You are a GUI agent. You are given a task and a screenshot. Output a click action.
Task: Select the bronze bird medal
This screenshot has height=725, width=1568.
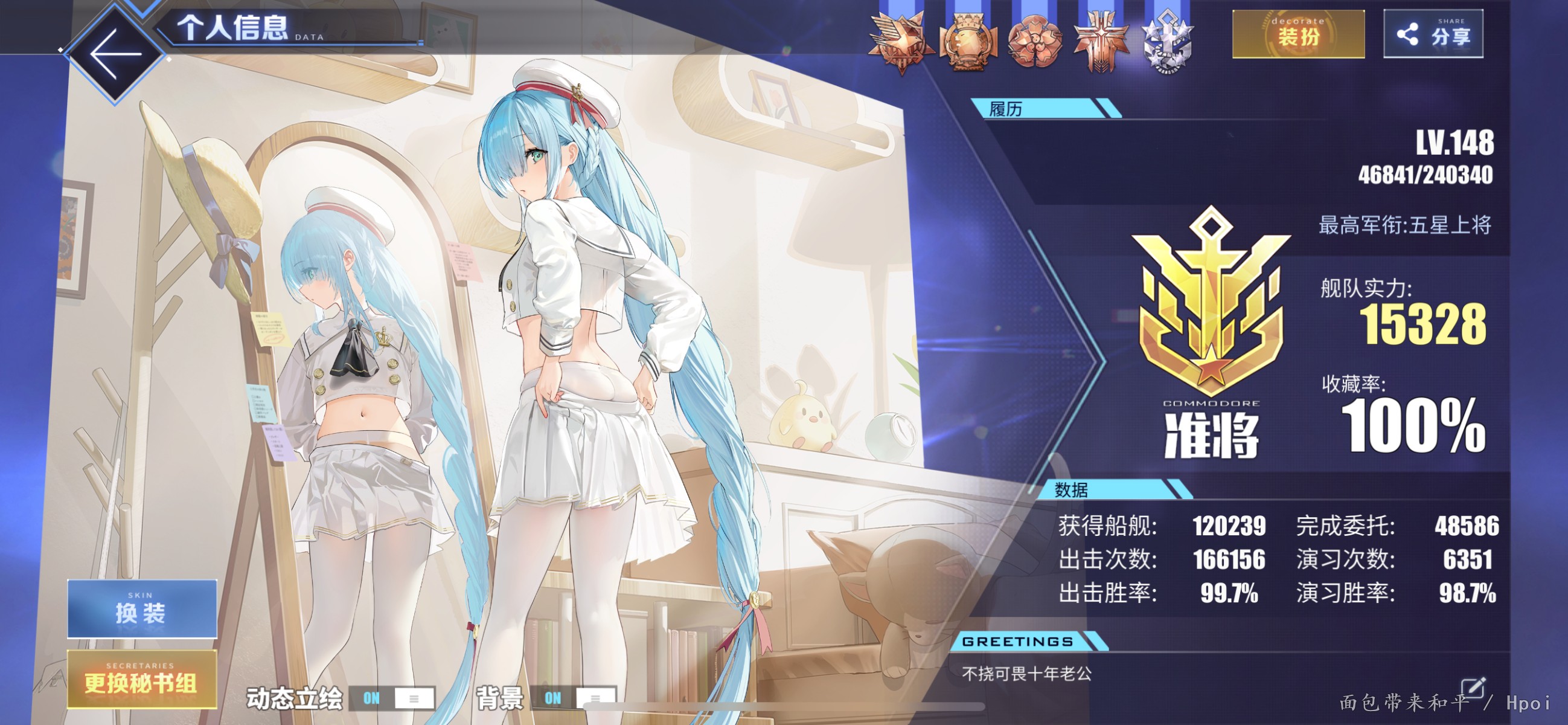[x=901, y=41]
